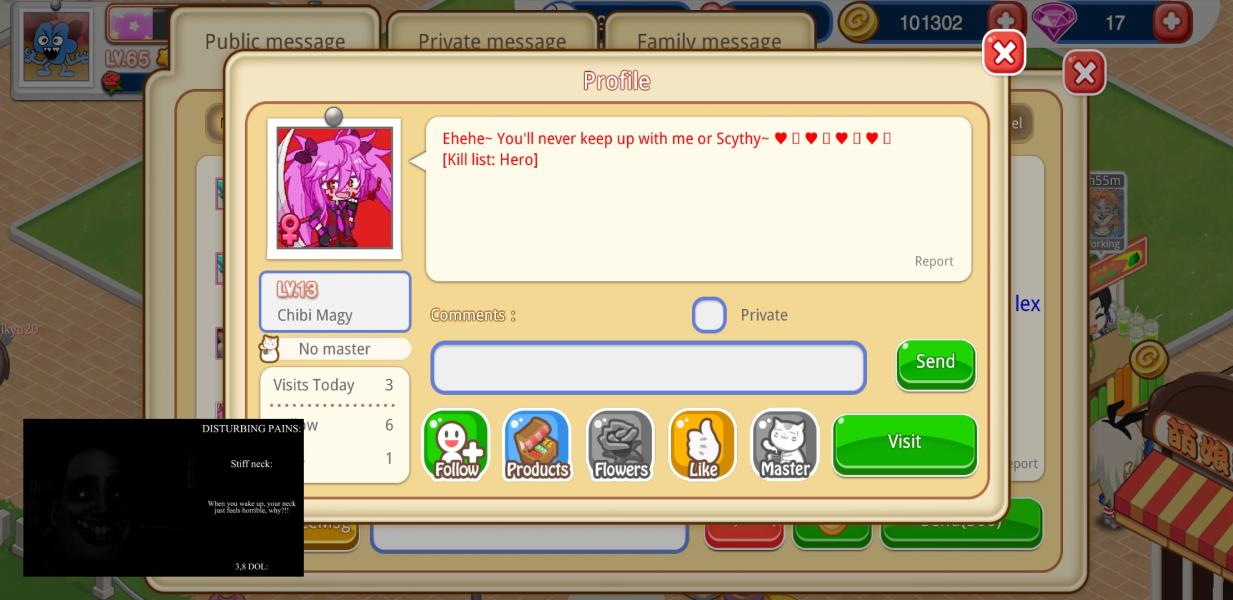
Task: Show the Family message tab
Action: click(x=709, y=41)
